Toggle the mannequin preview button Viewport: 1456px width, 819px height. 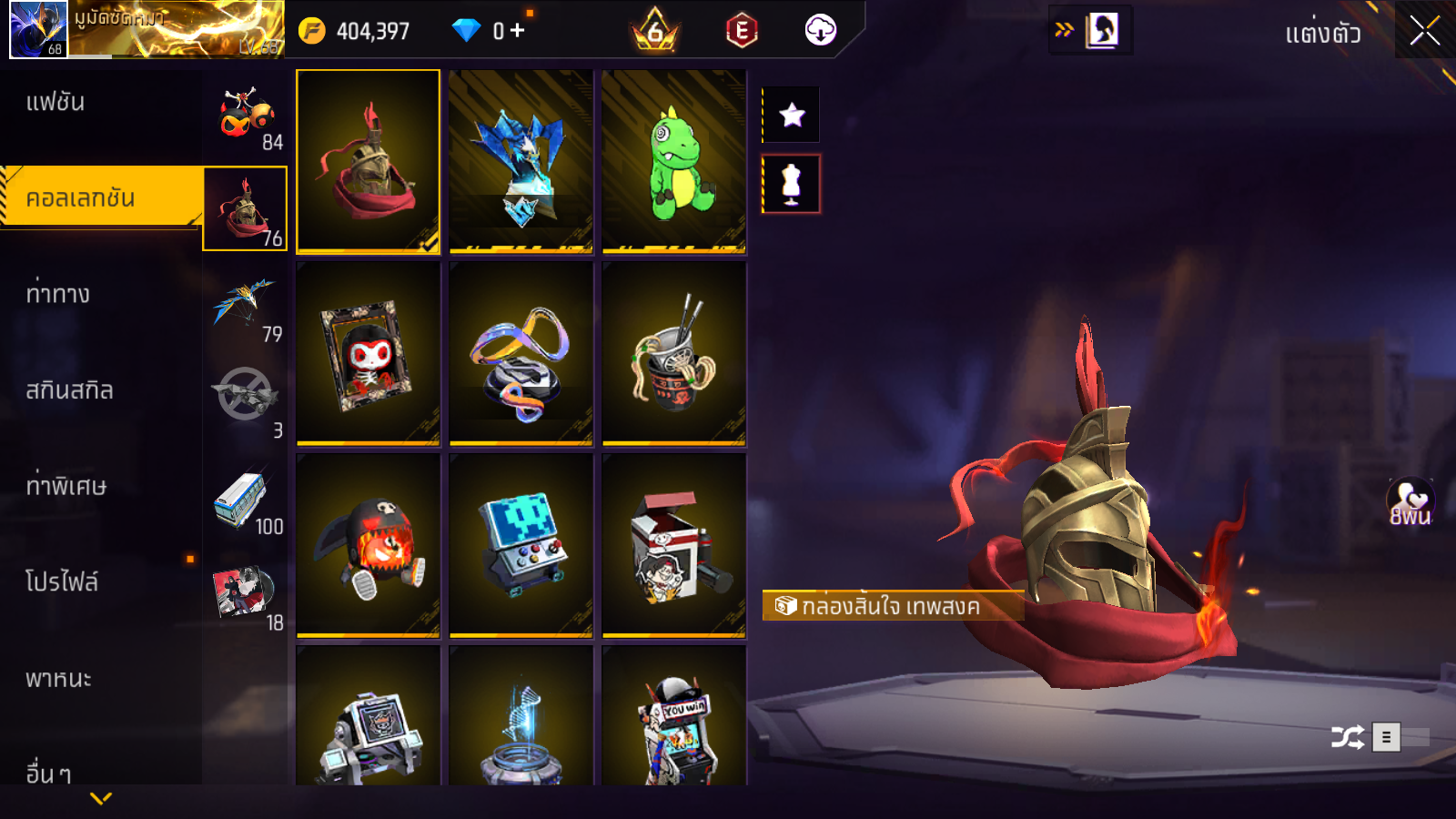pyautogui.click(x=792, y=184)
